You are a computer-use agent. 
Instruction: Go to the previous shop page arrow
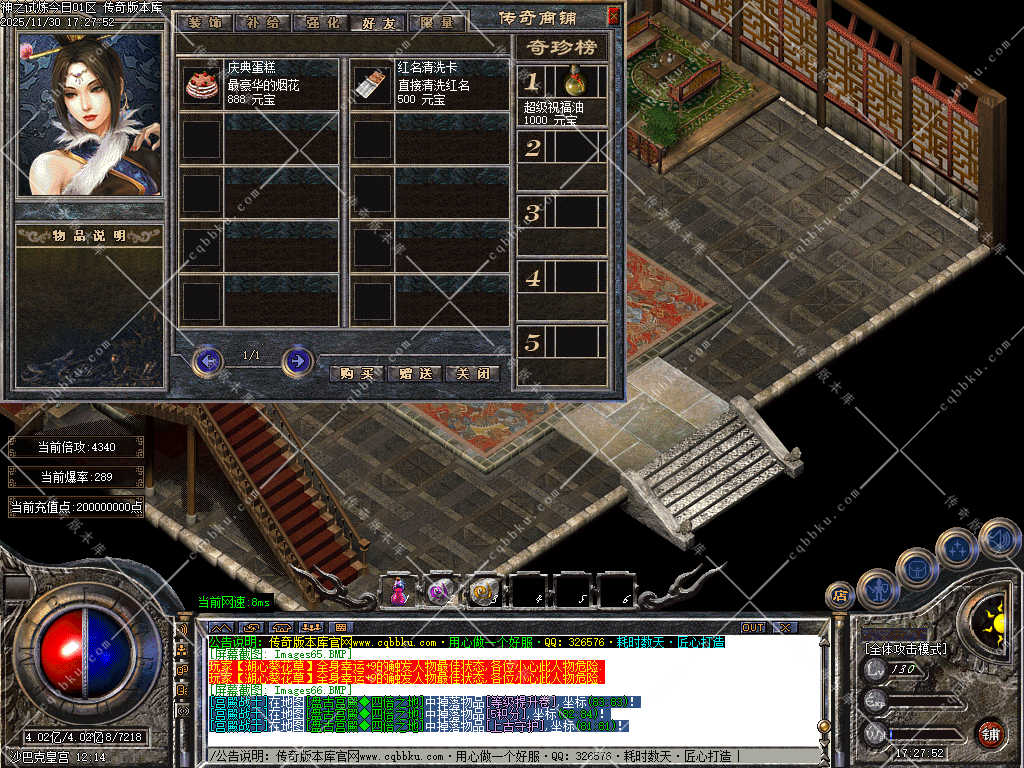click(x=207, y=360)
